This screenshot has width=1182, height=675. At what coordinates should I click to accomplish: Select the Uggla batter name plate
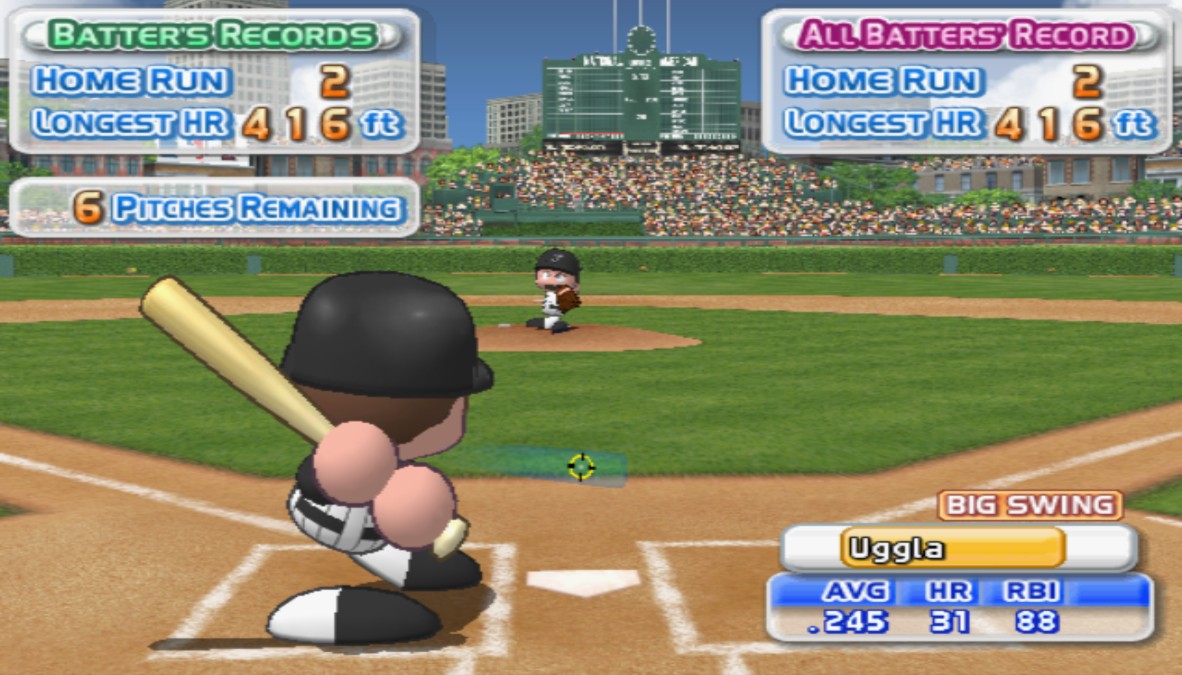pyautogui.click(x=955, y=548)
